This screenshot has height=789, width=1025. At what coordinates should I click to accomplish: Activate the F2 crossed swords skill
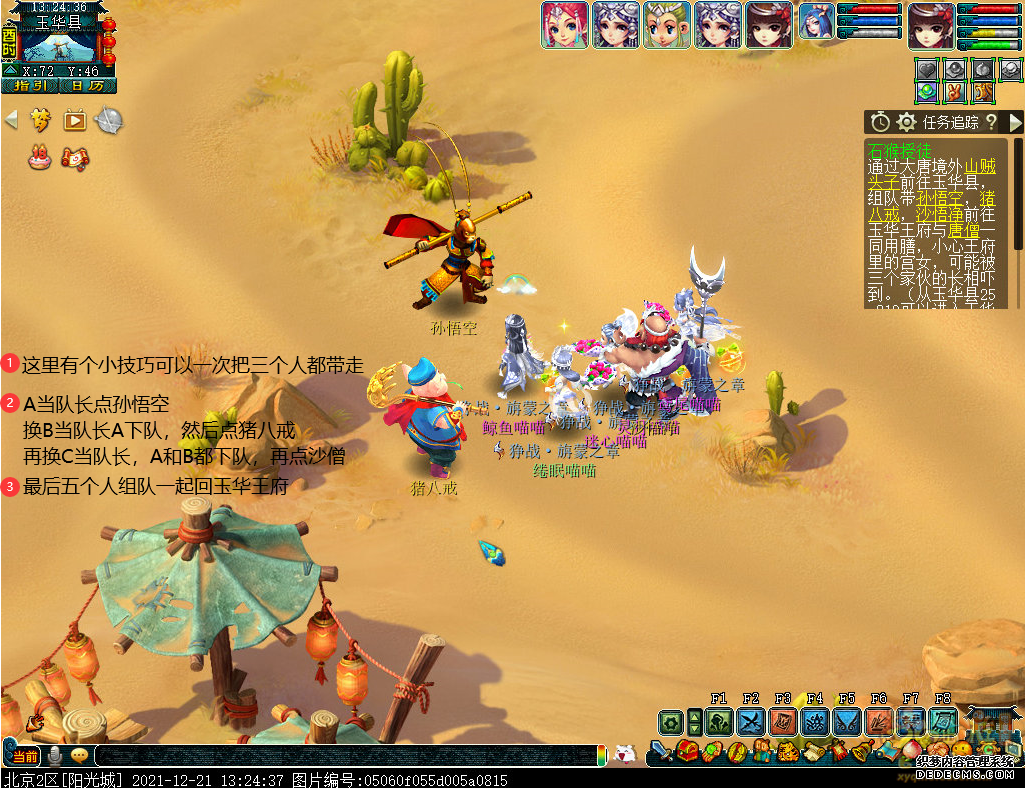point(750,722)
